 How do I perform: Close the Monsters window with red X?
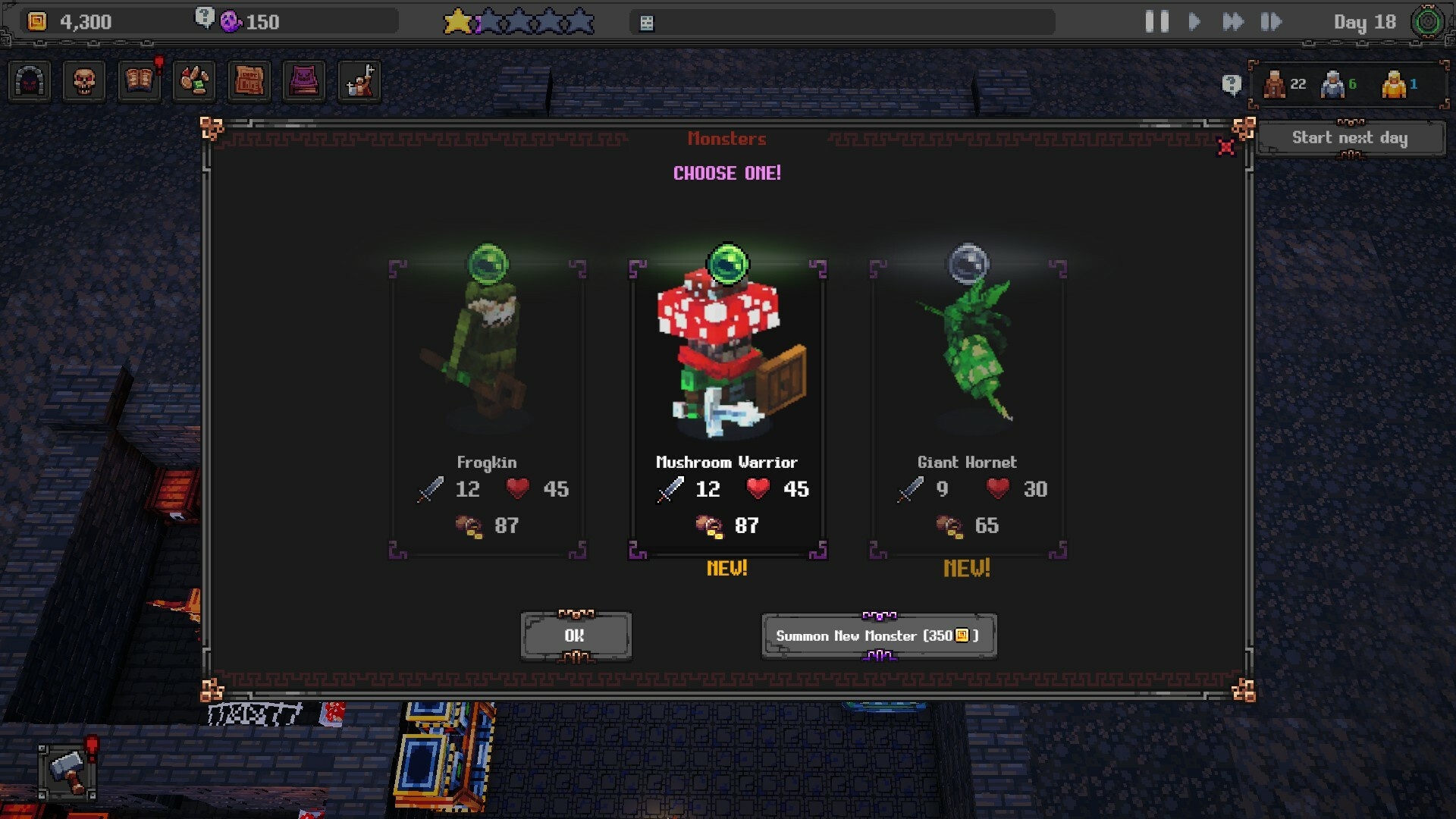[x=1225, y=147]
